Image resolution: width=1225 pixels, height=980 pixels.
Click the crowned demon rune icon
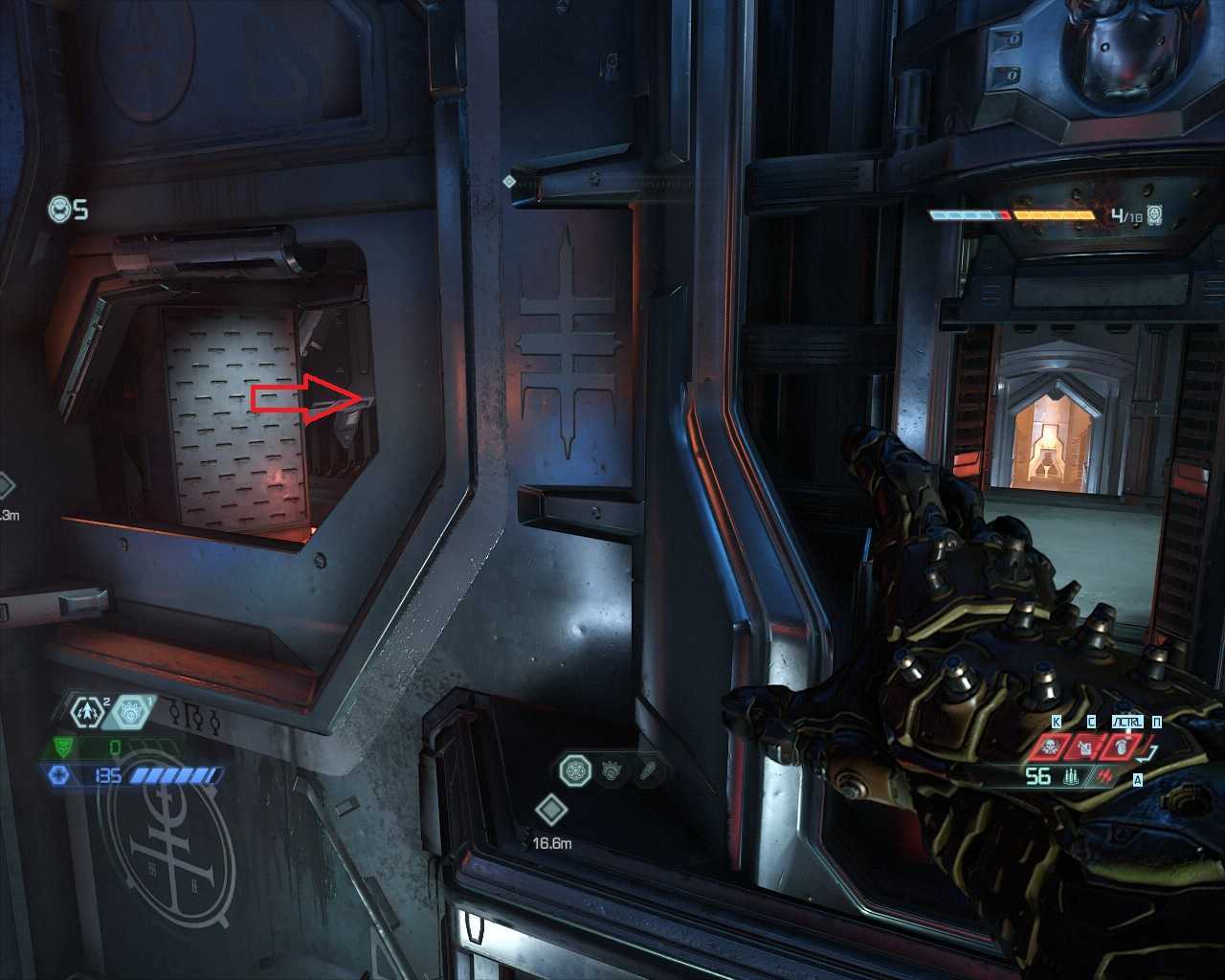(x=612, y=769)
